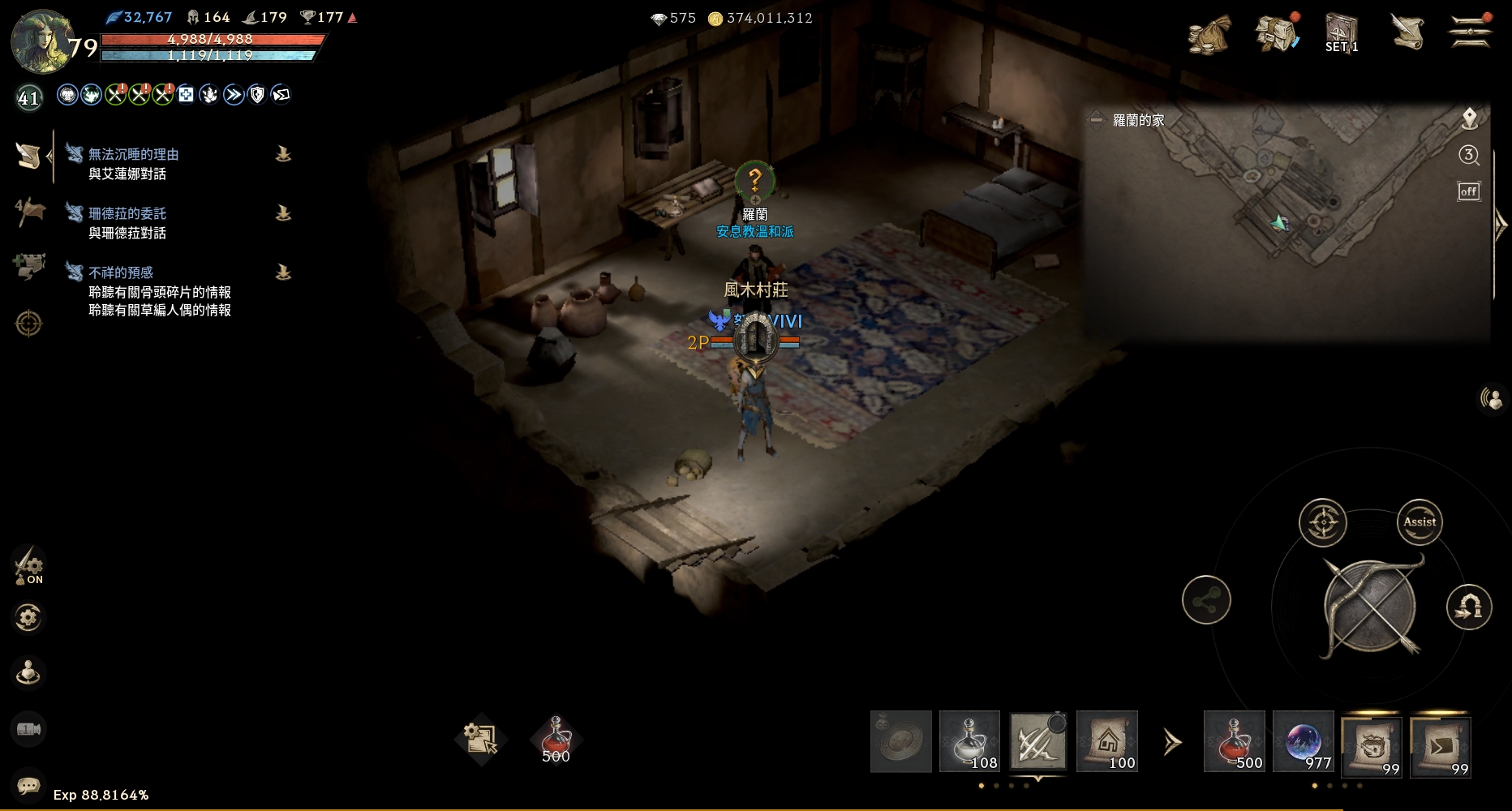This screenshot has width=1512, height=811.
Task: Select the quest 無法沉睡的理由
Action: [134, 154]
